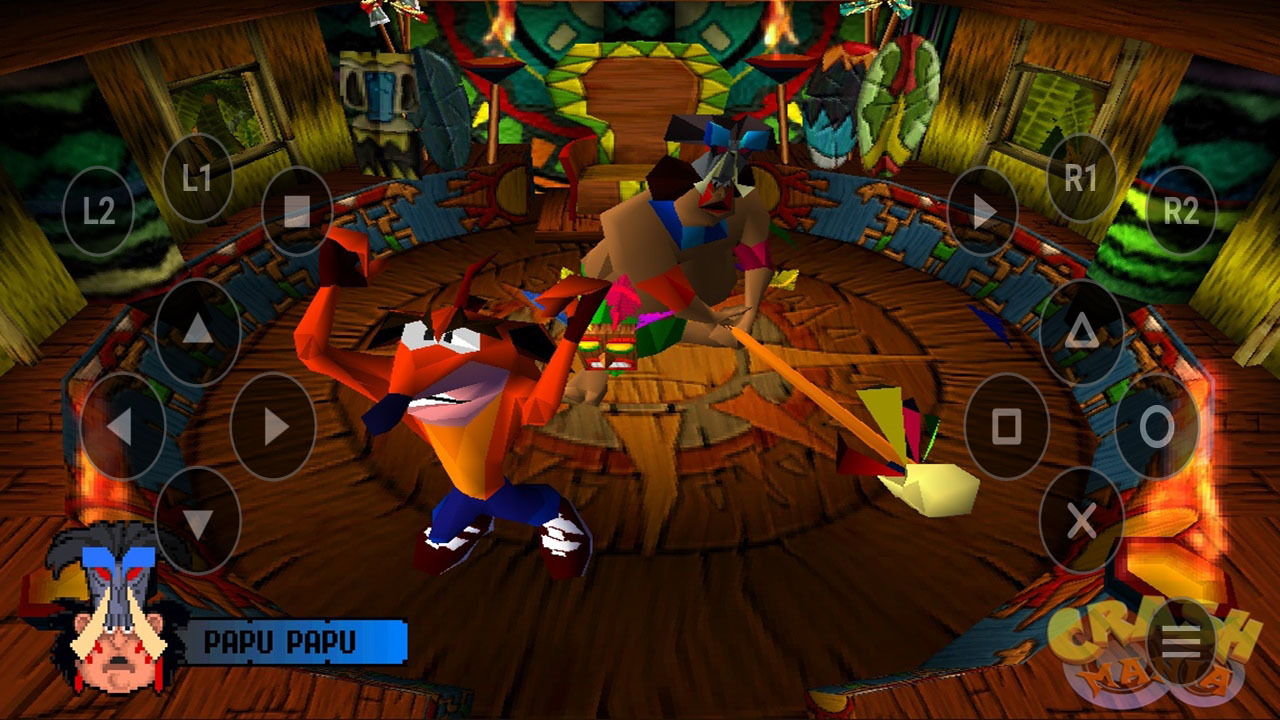
Task: Tap the R2 shoulder touch button
Action: (x=1180, y=211)
